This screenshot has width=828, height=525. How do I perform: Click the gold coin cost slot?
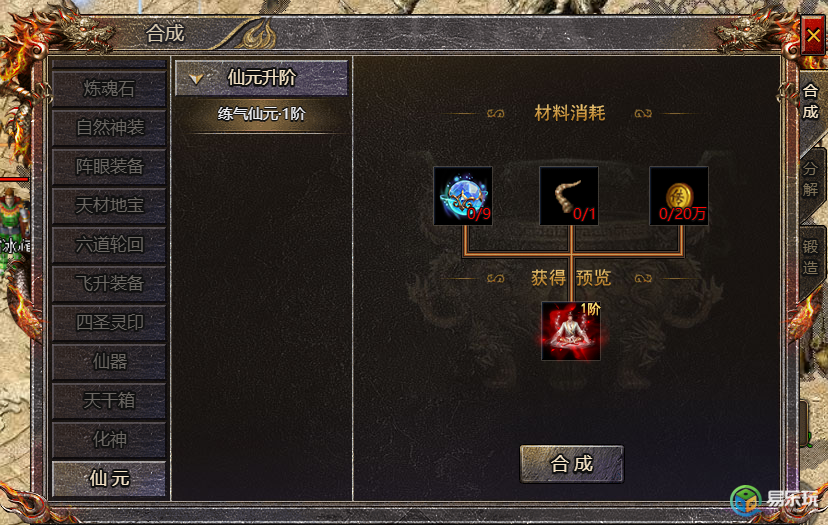click(679, 196)
